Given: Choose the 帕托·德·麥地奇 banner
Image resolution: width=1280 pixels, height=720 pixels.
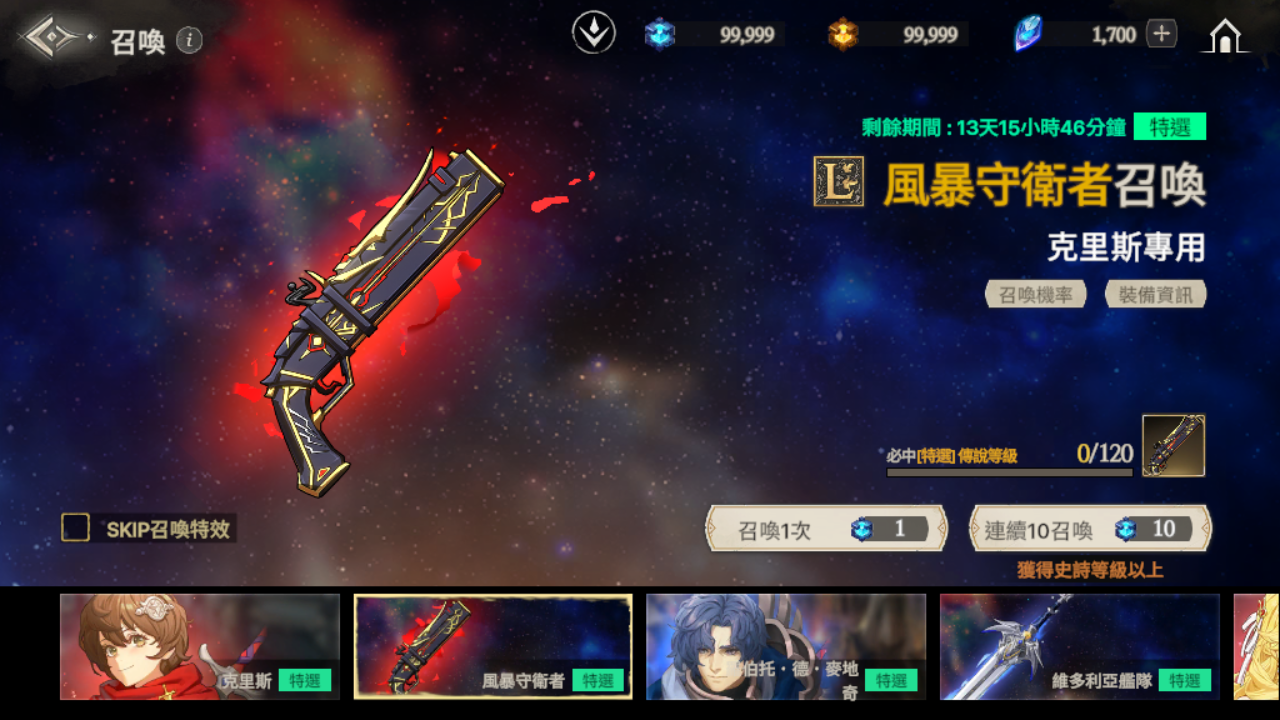Looking at the screenshot, I should (785, 646).
